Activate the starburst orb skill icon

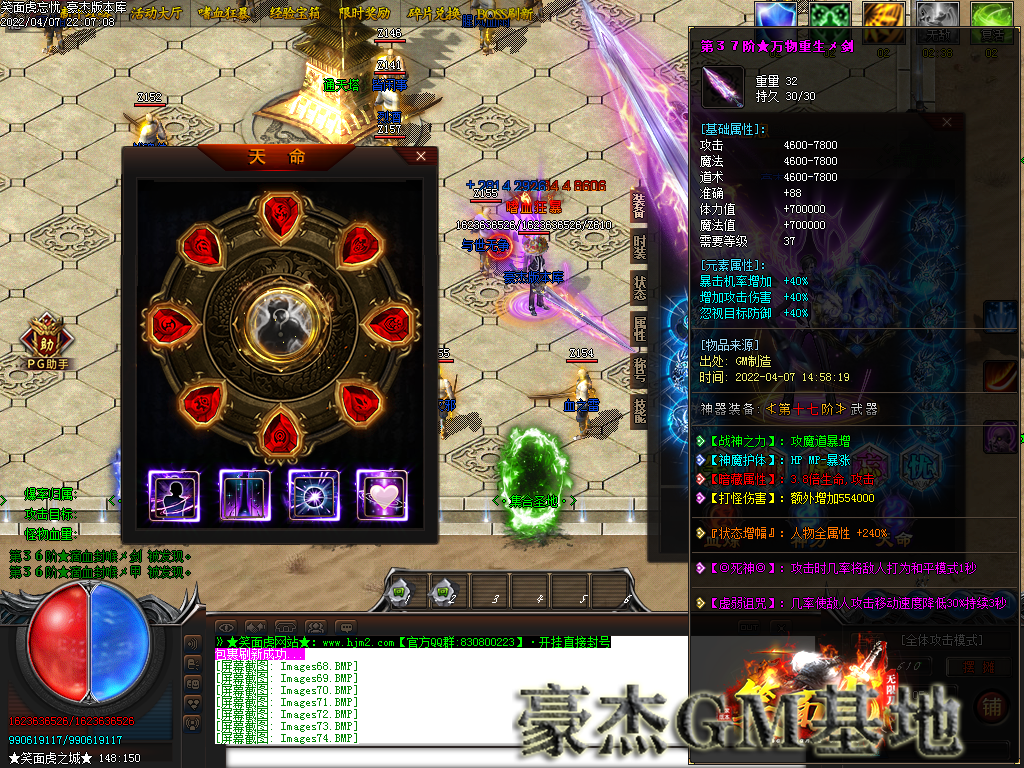tap(312, 496)
